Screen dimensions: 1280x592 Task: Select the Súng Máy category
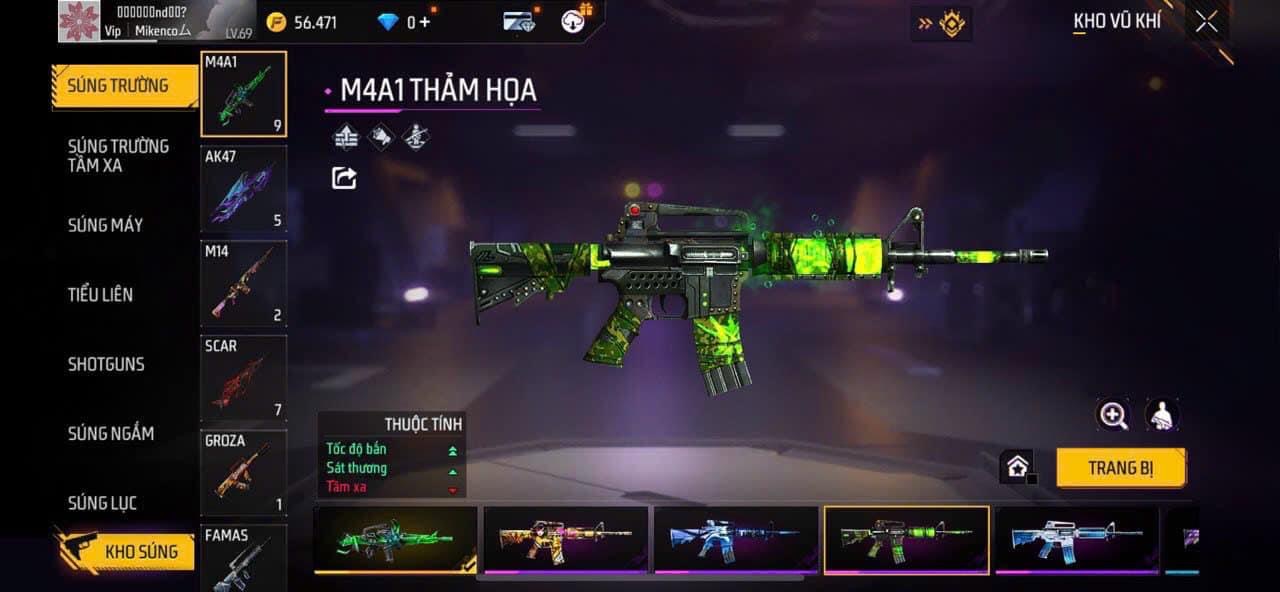tap(105, 225)
